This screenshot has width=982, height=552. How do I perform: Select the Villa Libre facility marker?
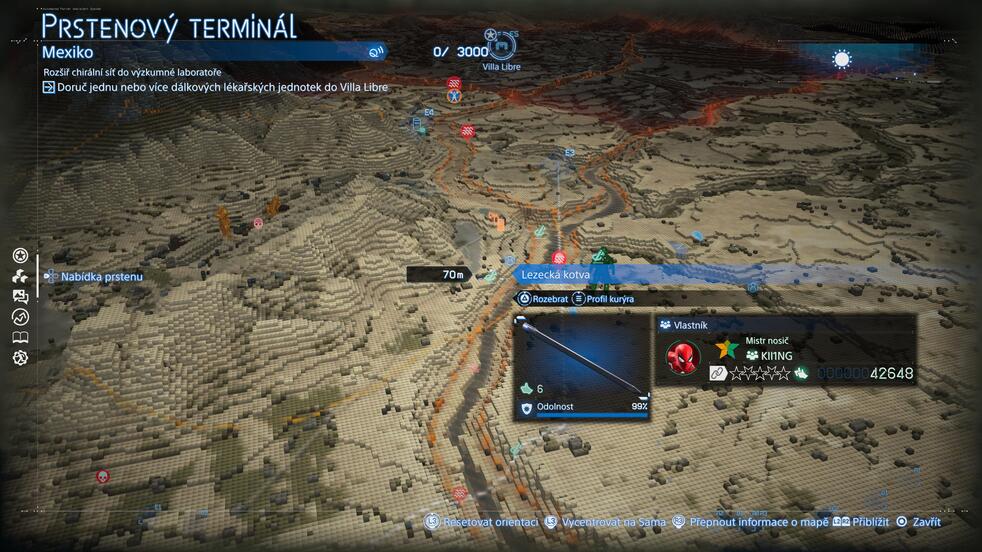501,46
